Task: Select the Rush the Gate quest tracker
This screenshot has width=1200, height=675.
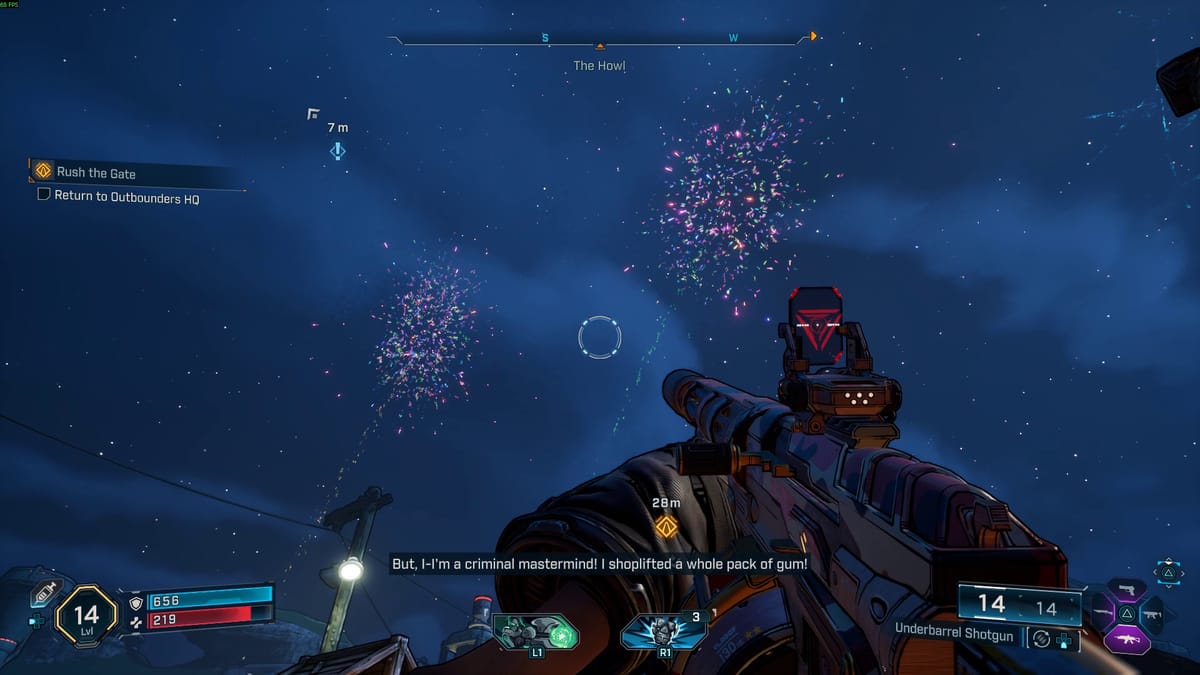Action: [x=95, y=173]
